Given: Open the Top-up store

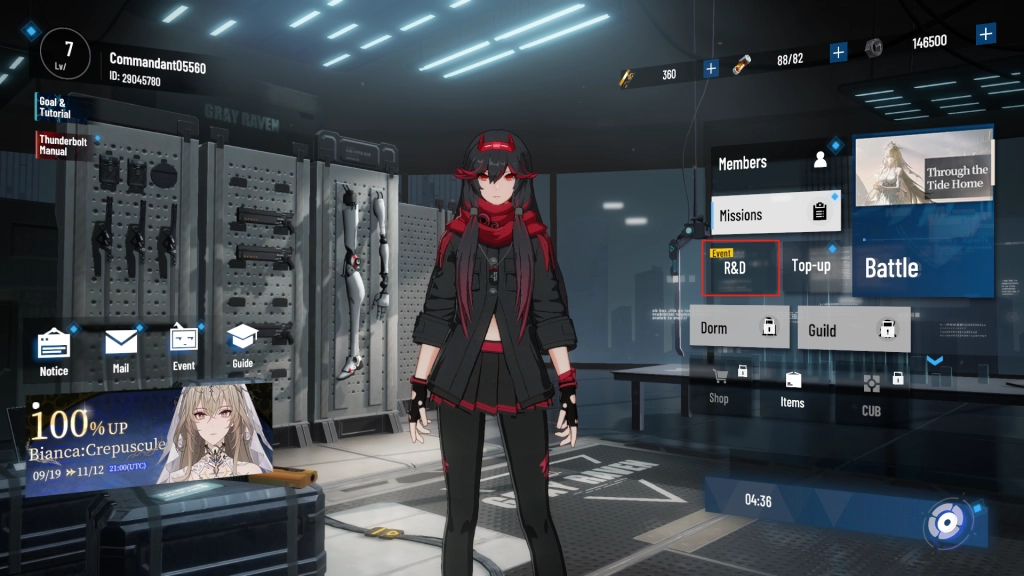Looking at the screenshot, I should [811, 266].
